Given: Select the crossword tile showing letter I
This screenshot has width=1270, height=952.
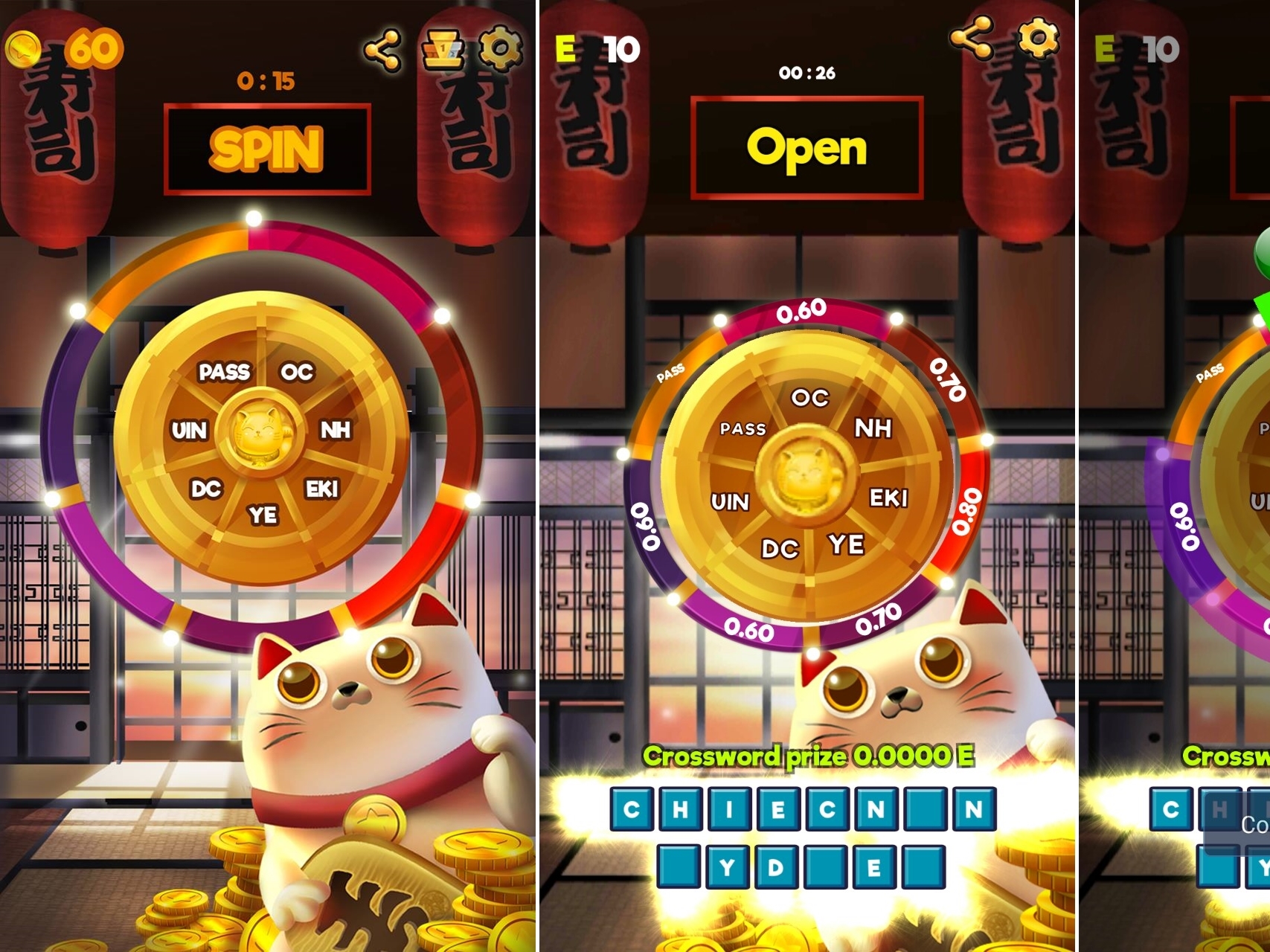Looking at the screenshot, I should [729, 809].
